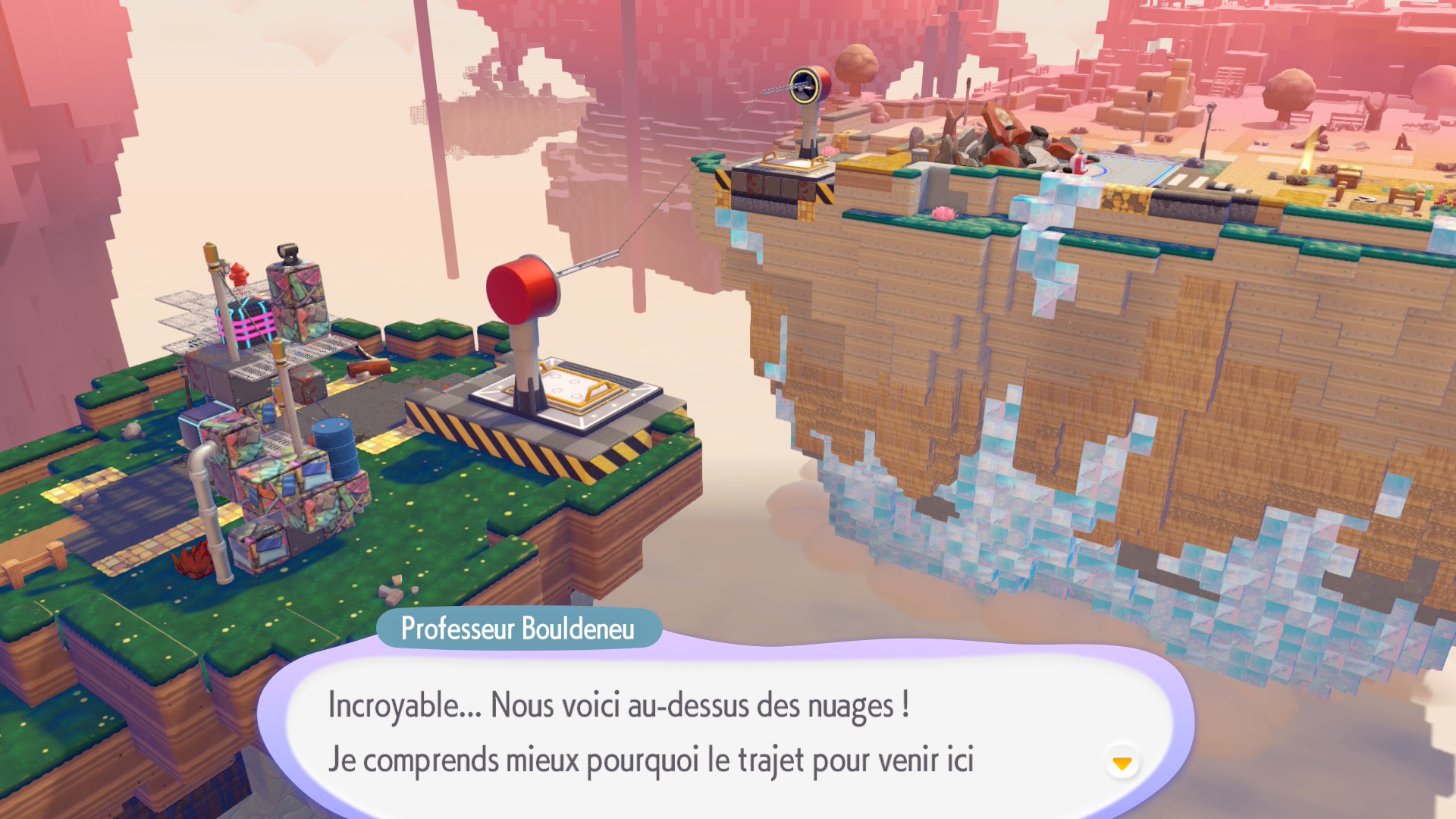Click the wooden mallet lying on the grass

pos(369,366)
